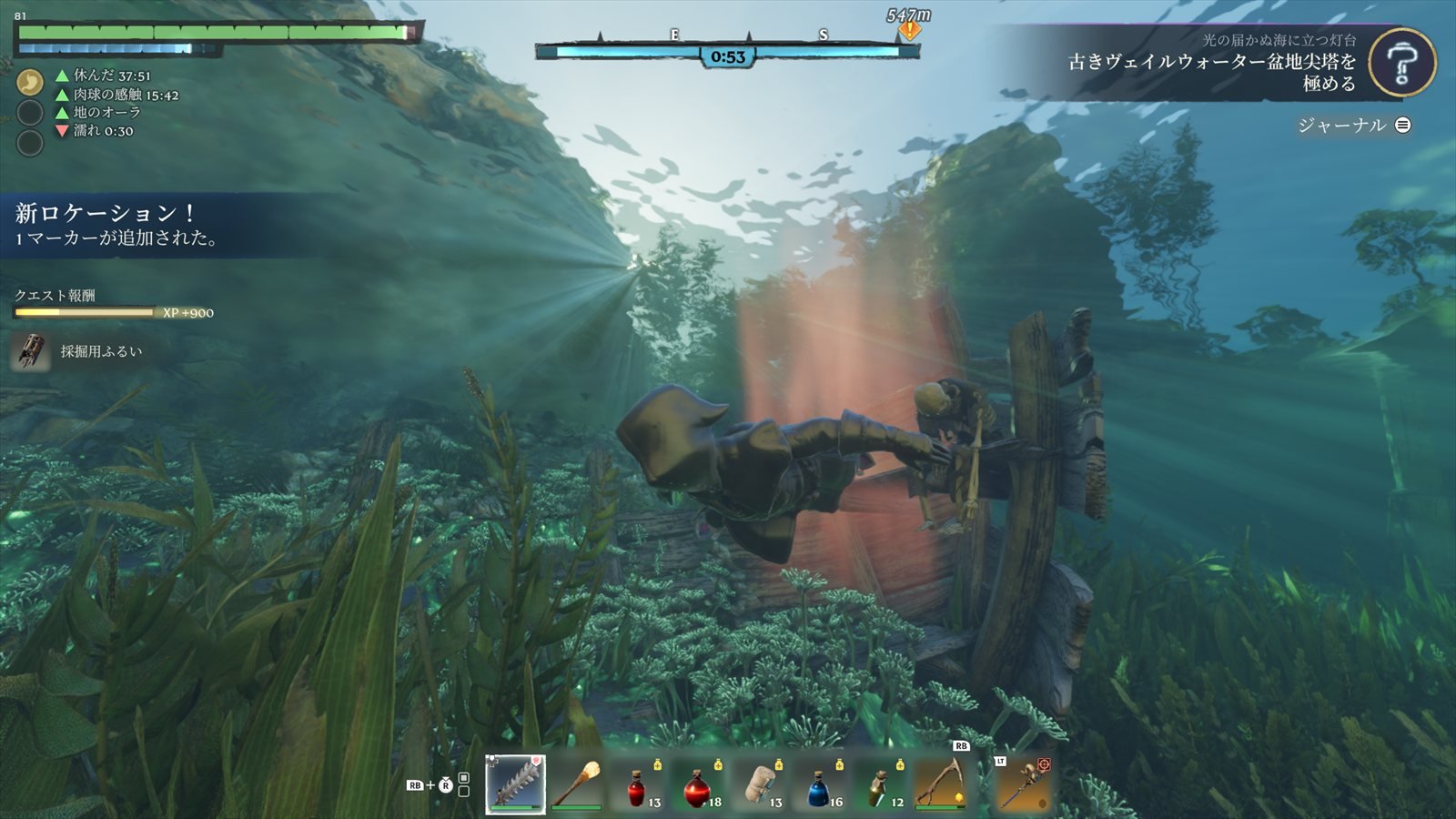The image size is (1456, 819).
Task: Use the blue mana potion
Action: (819, 784)
